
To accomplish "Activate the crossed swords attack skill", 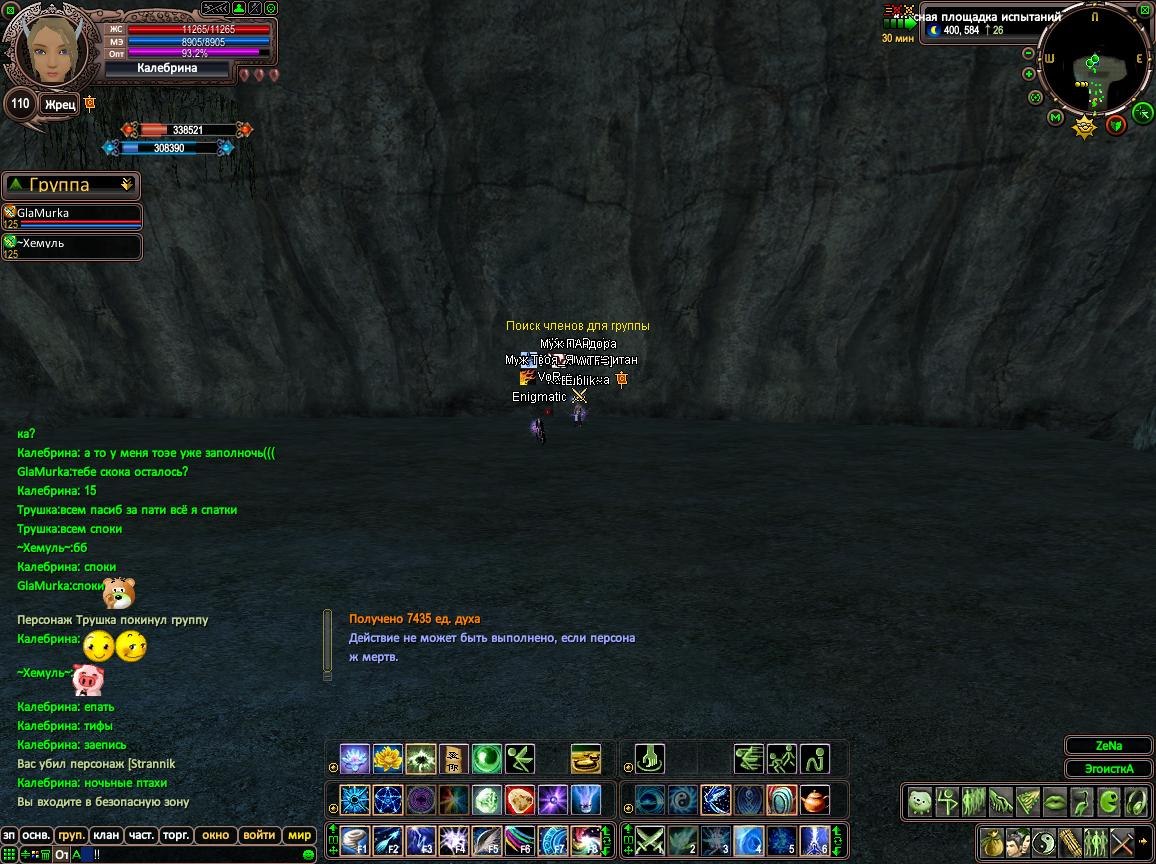I will [x=650, y=841].
